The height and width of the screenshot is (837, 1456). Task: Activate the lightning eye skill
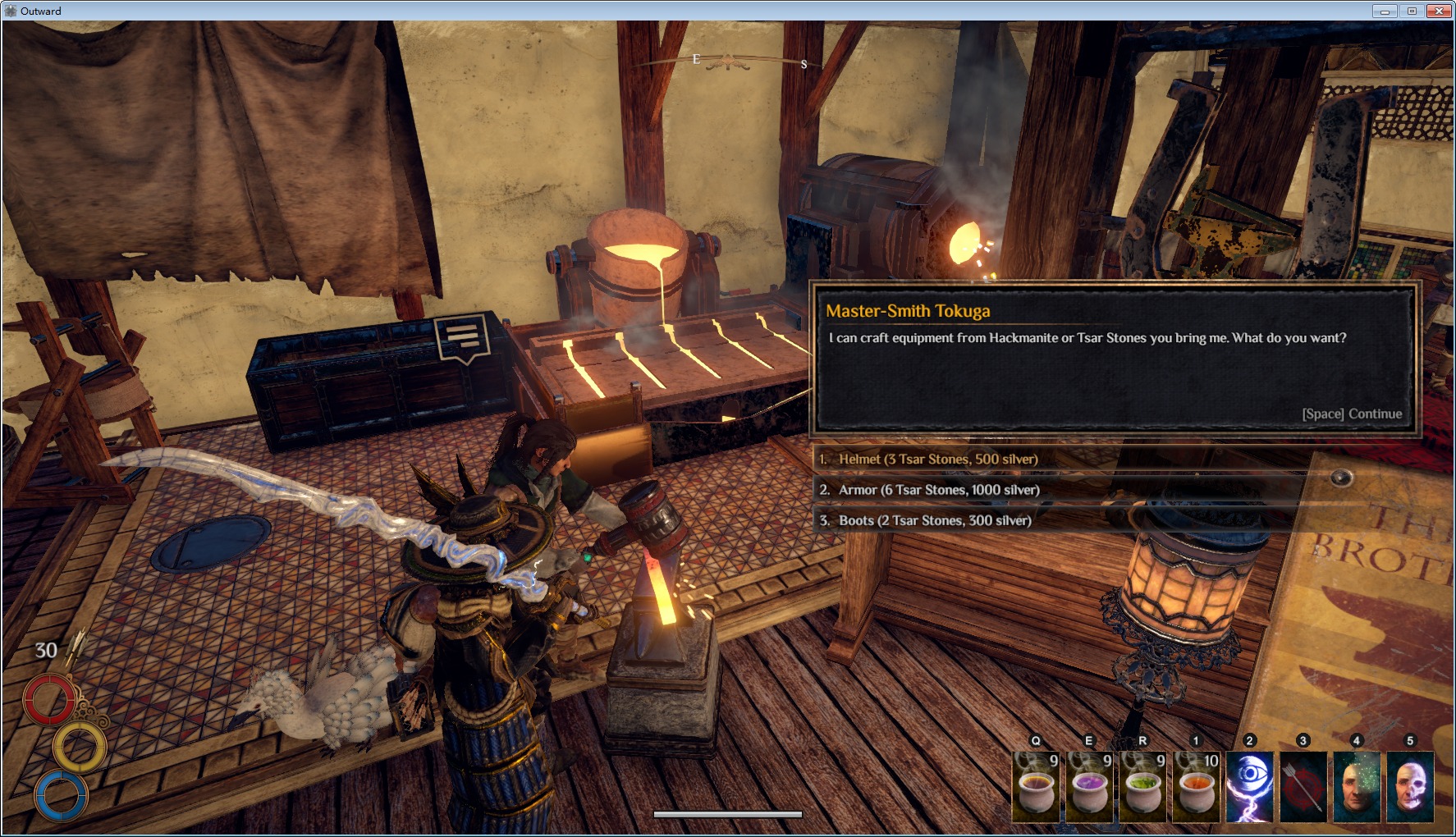[1250, 787]
